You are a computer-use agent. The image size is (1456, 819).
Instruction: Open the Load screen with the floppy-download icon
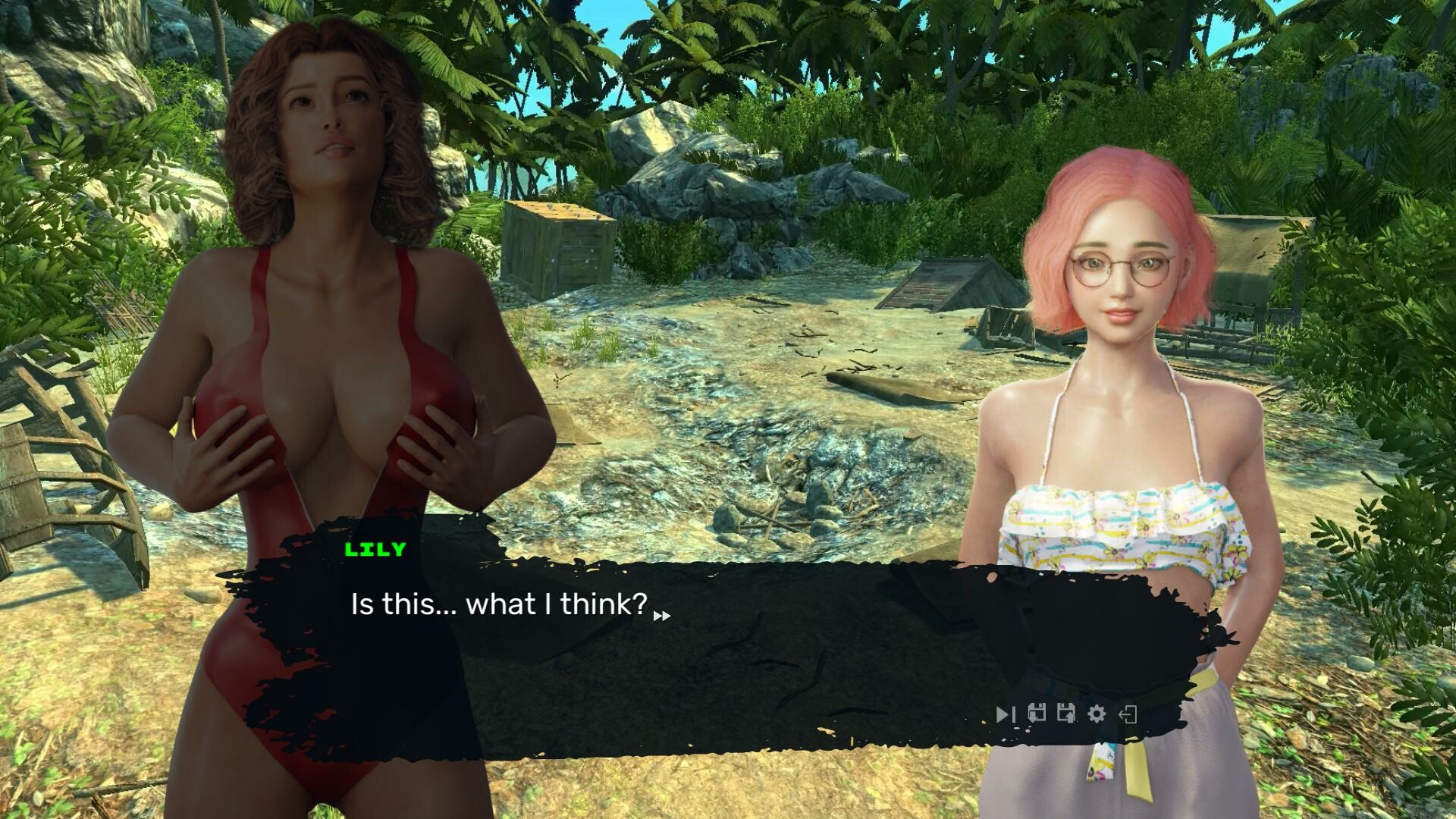pyautogui.click(x=1037, y=714)
